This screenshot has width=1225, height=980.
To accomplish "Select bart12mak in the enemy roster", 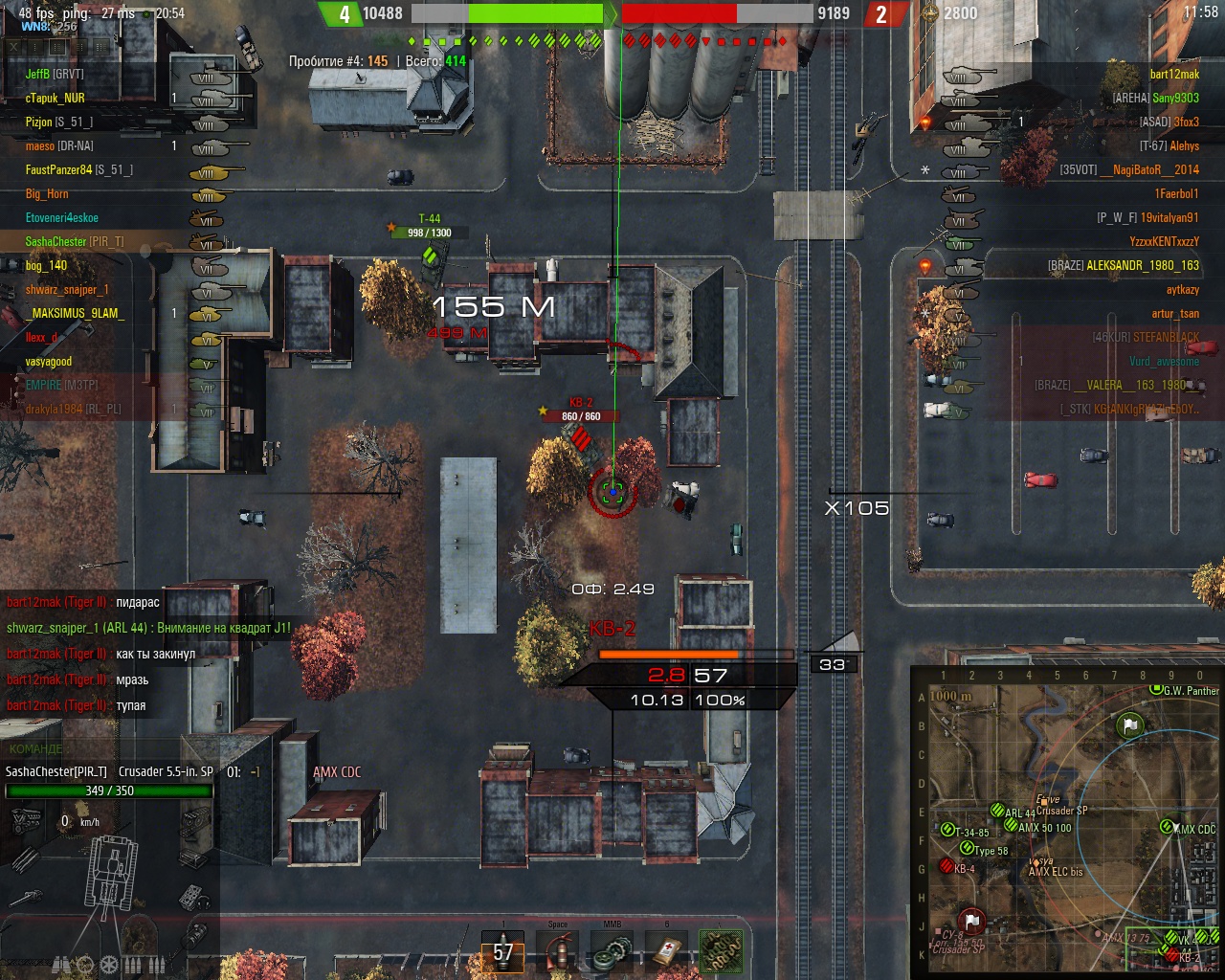I will (1174, 74).
